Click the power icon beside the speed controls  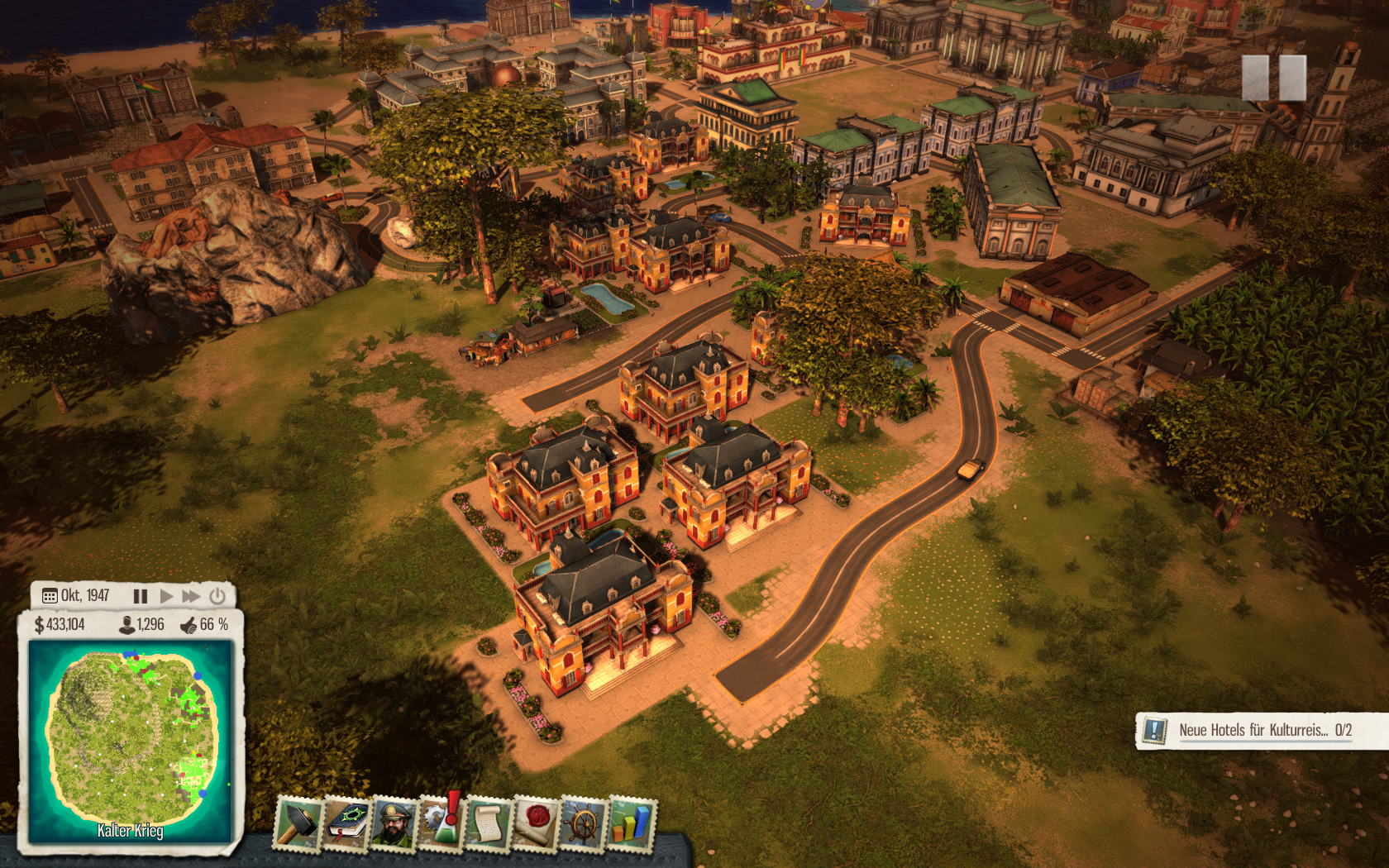(x=217, y=596)
